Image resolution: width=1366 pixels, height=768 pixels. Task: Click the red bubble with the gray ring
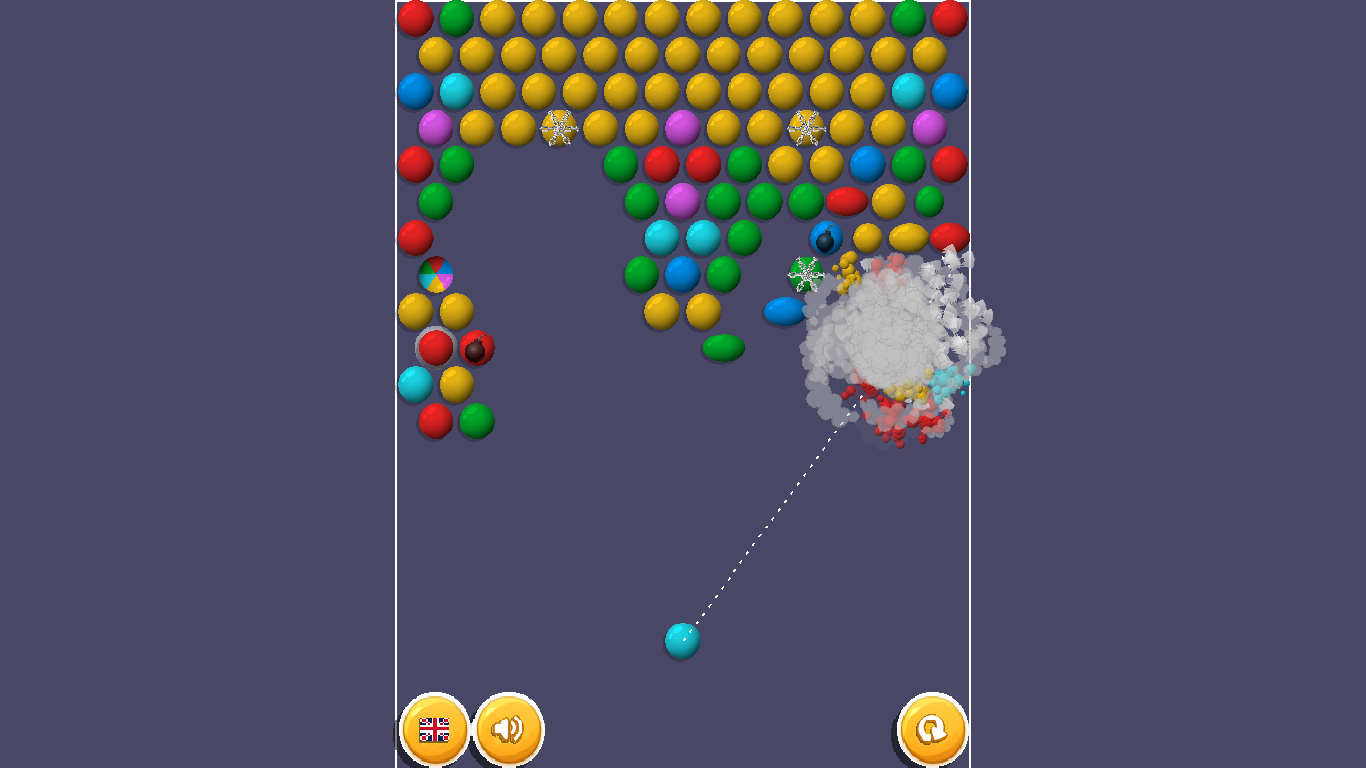coord(436,349)
